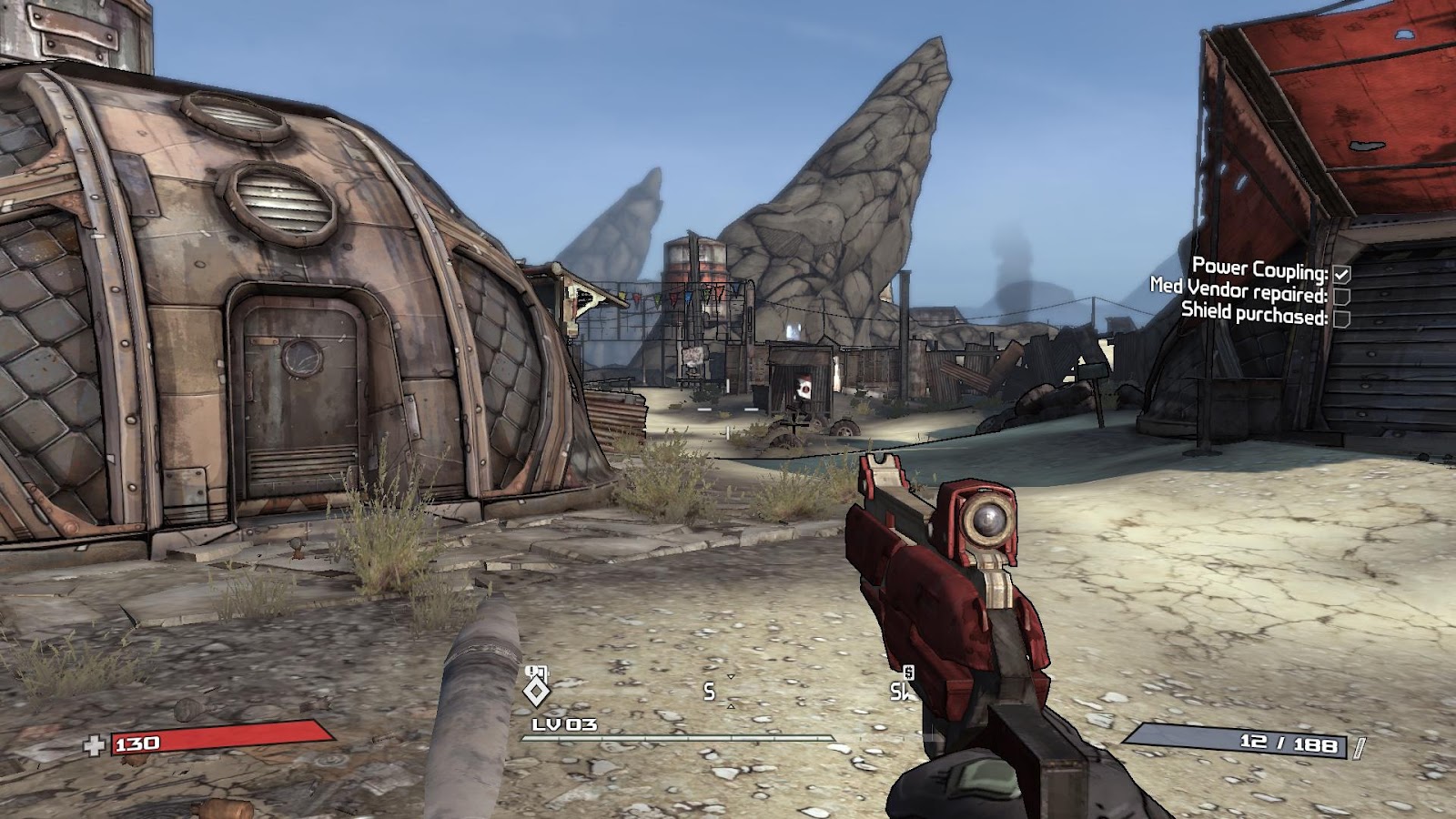Click the Shield purchased objective checkbox
1456x819 pixels.
coord(1340,318)
